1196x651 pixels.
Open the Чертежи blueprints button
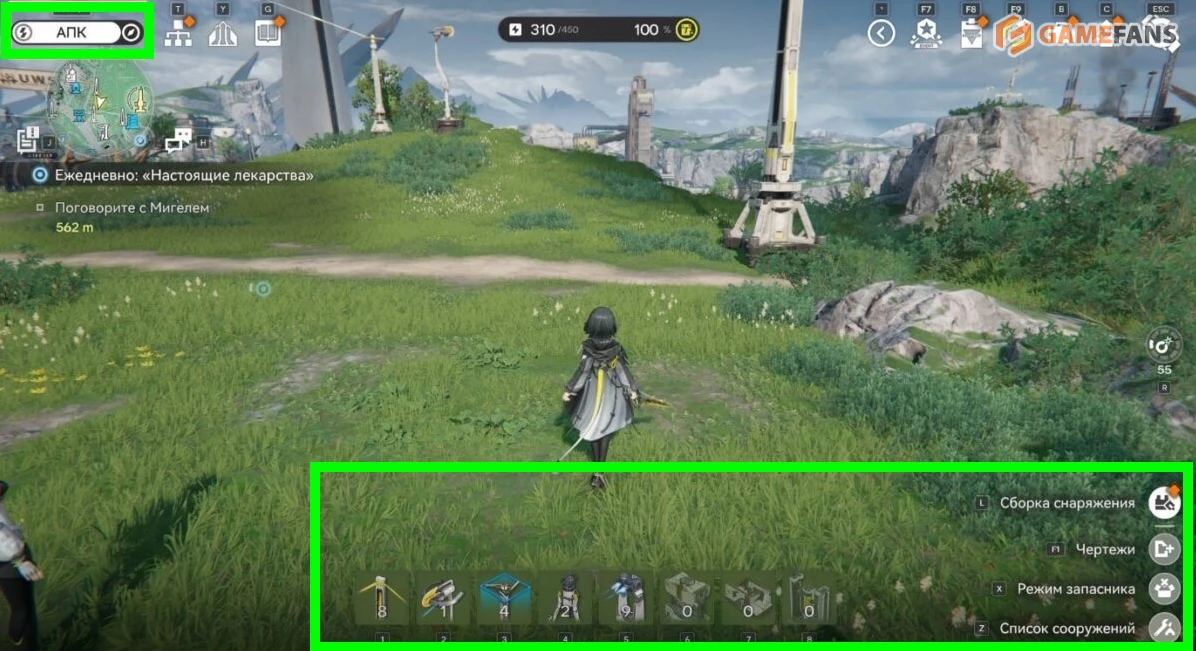[1163, 549]
